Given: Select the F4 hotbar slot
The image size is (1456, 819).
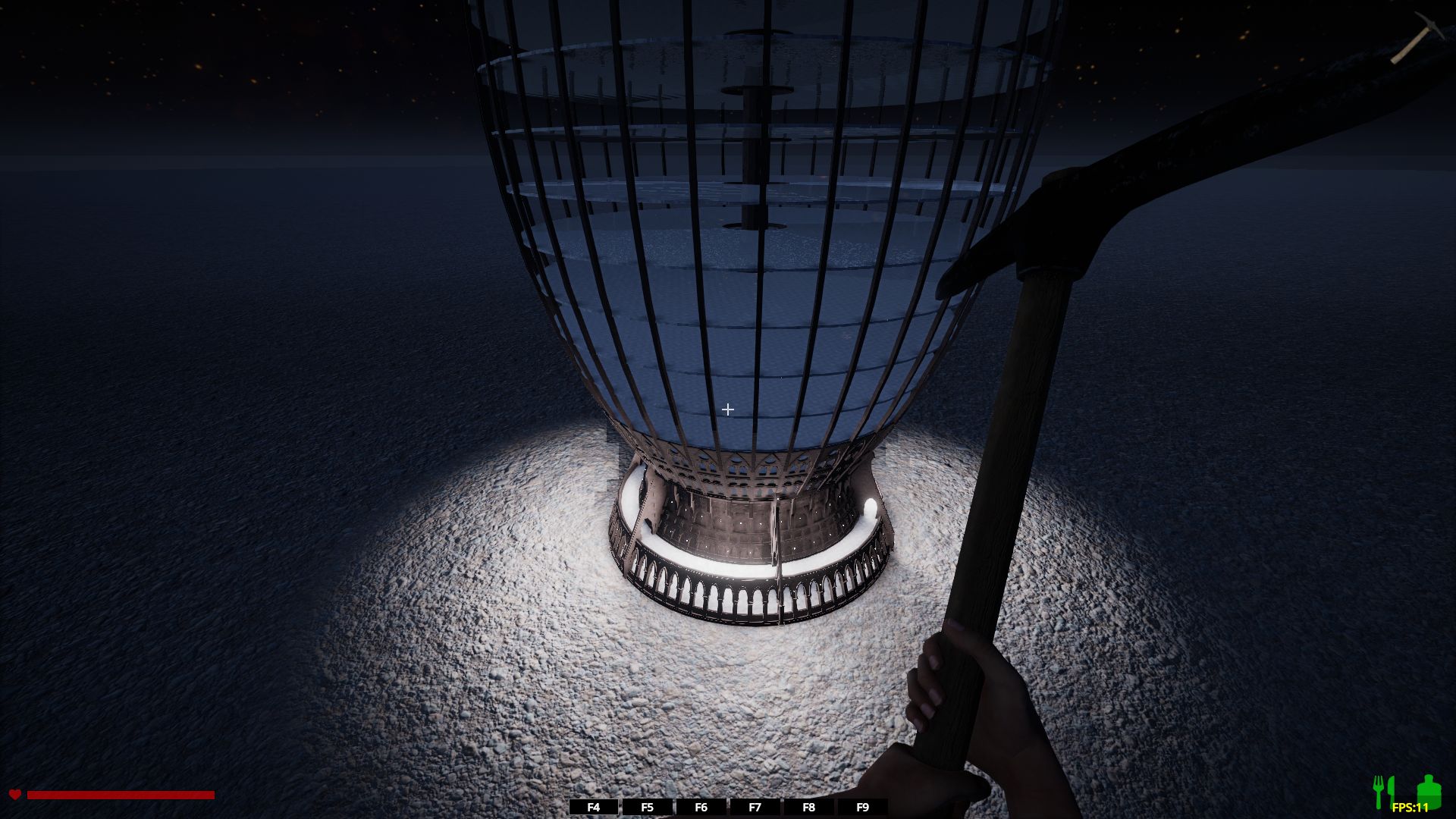Looking at the screenshot, I should pyautogui.click(x=594, y=808).
